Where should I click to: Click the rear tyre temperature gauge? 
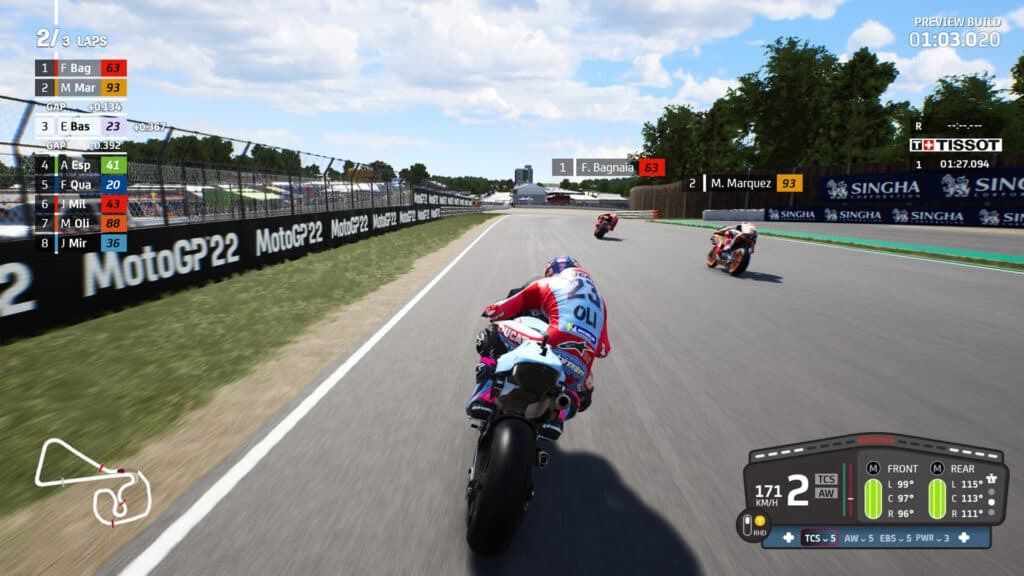937,498
